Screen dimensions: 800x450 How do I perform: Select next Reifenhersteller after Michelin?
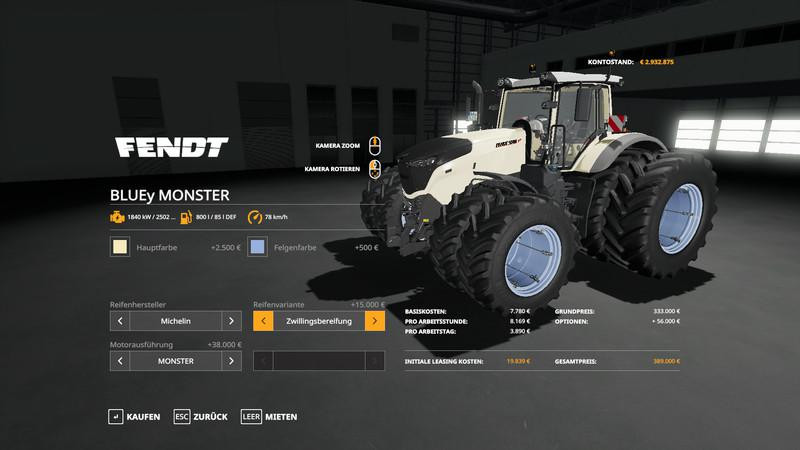(x=231, y=321)
